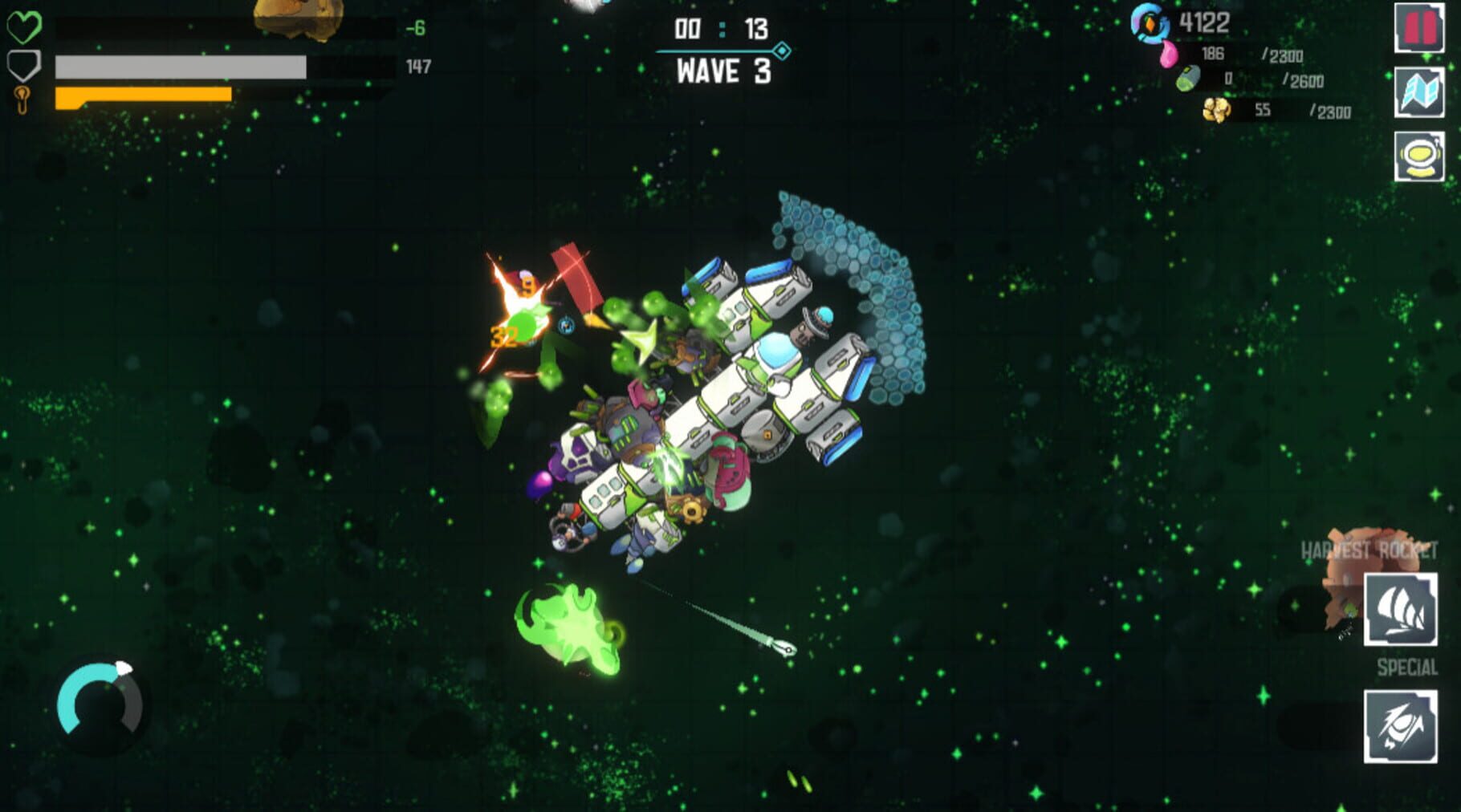Select the gray shield armor icon

(25, 64)
